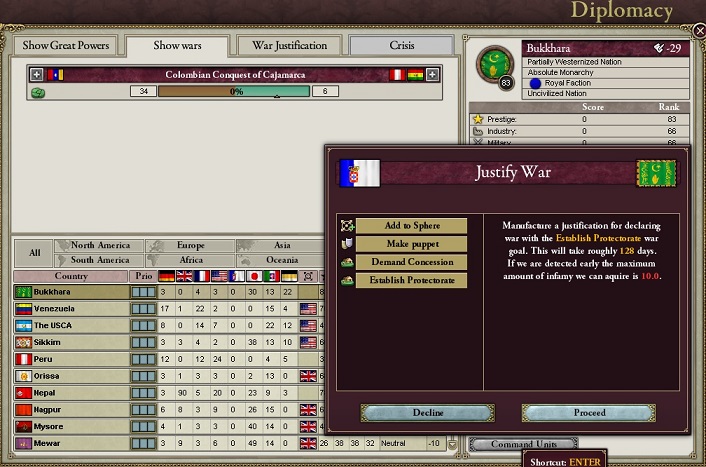Filter countries by Oceania
Image resolution: width=706 pixels, height=467 pixels.
click(281, 260)
